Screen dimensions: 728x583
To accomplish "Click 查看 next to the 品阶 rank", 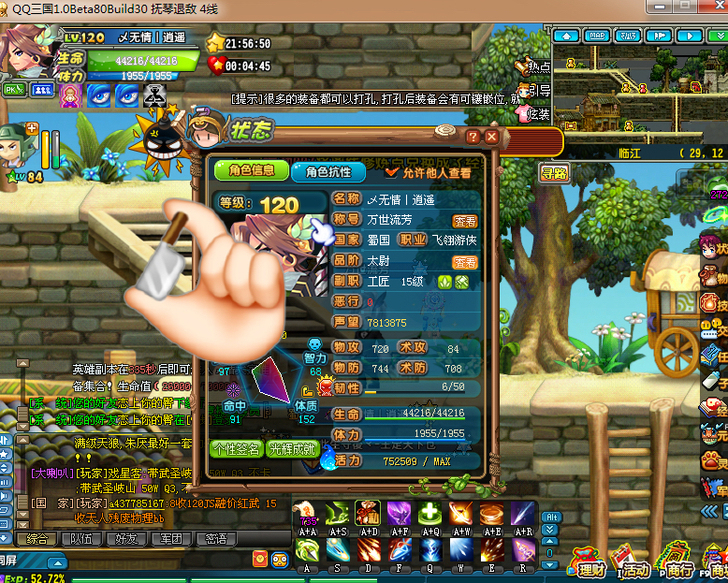I will [x=465, y=262].
